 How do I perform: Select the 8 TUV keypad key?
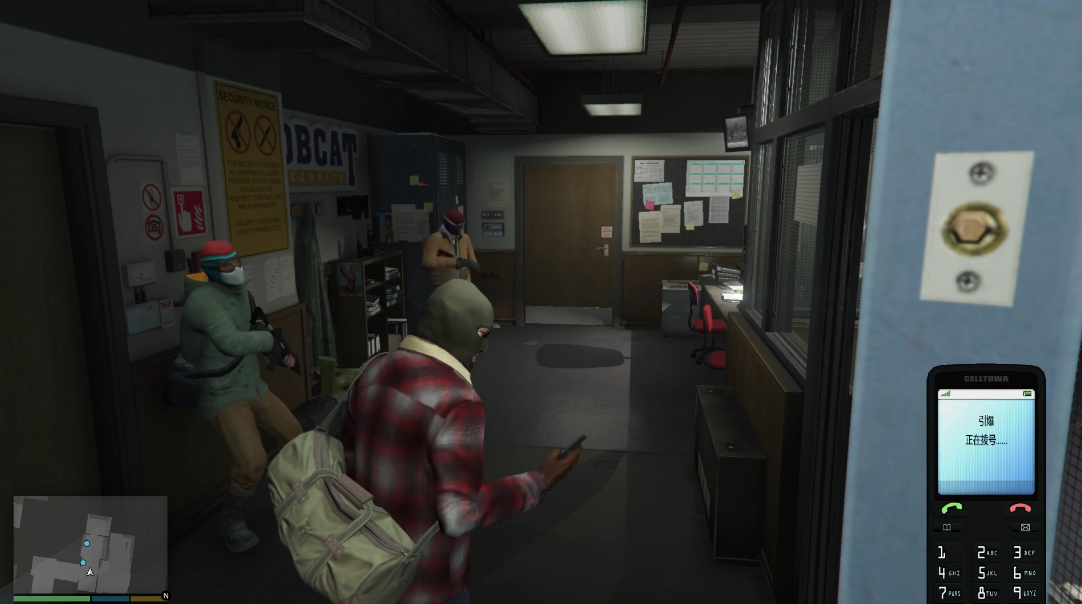[985, 594]
